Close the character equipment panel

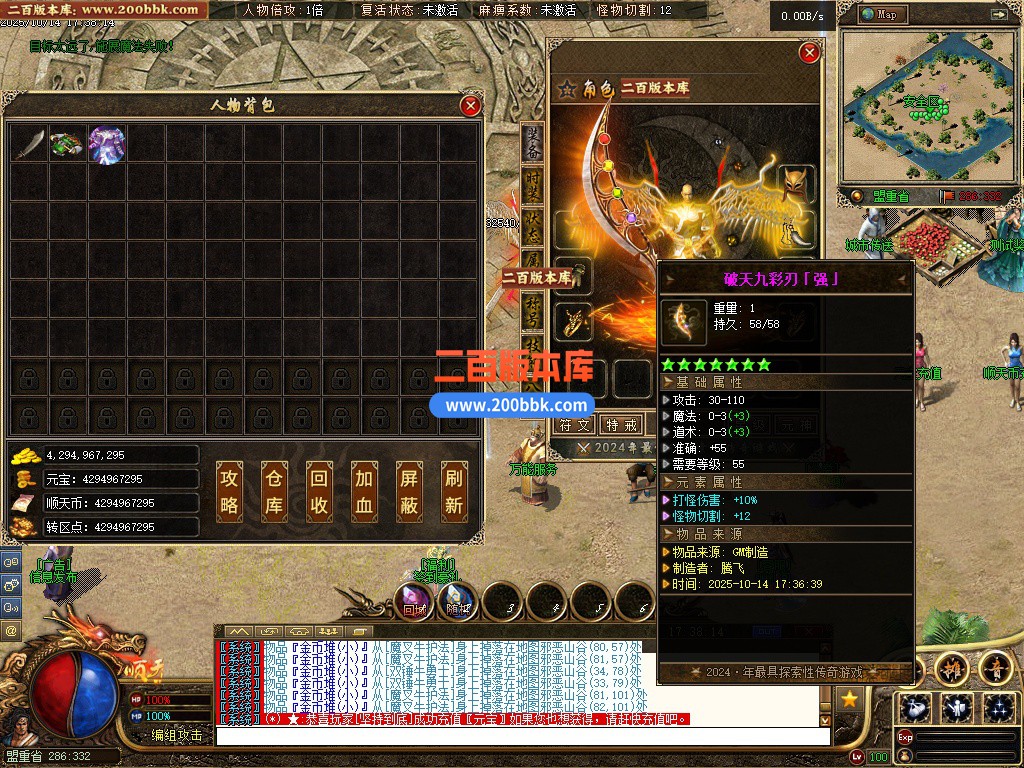(x=809, y=53)
